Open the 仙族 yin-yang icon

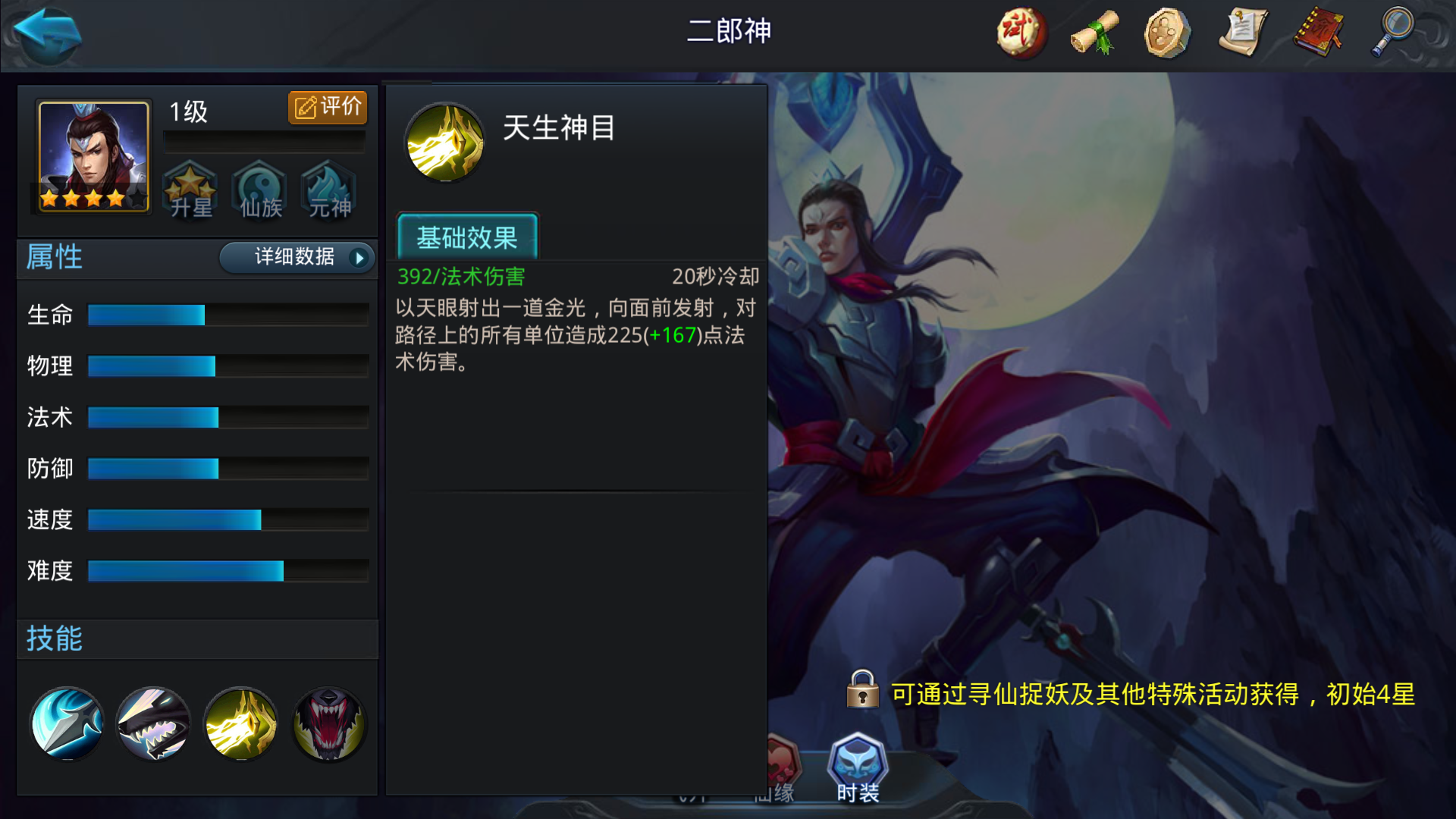pos(259,192)
